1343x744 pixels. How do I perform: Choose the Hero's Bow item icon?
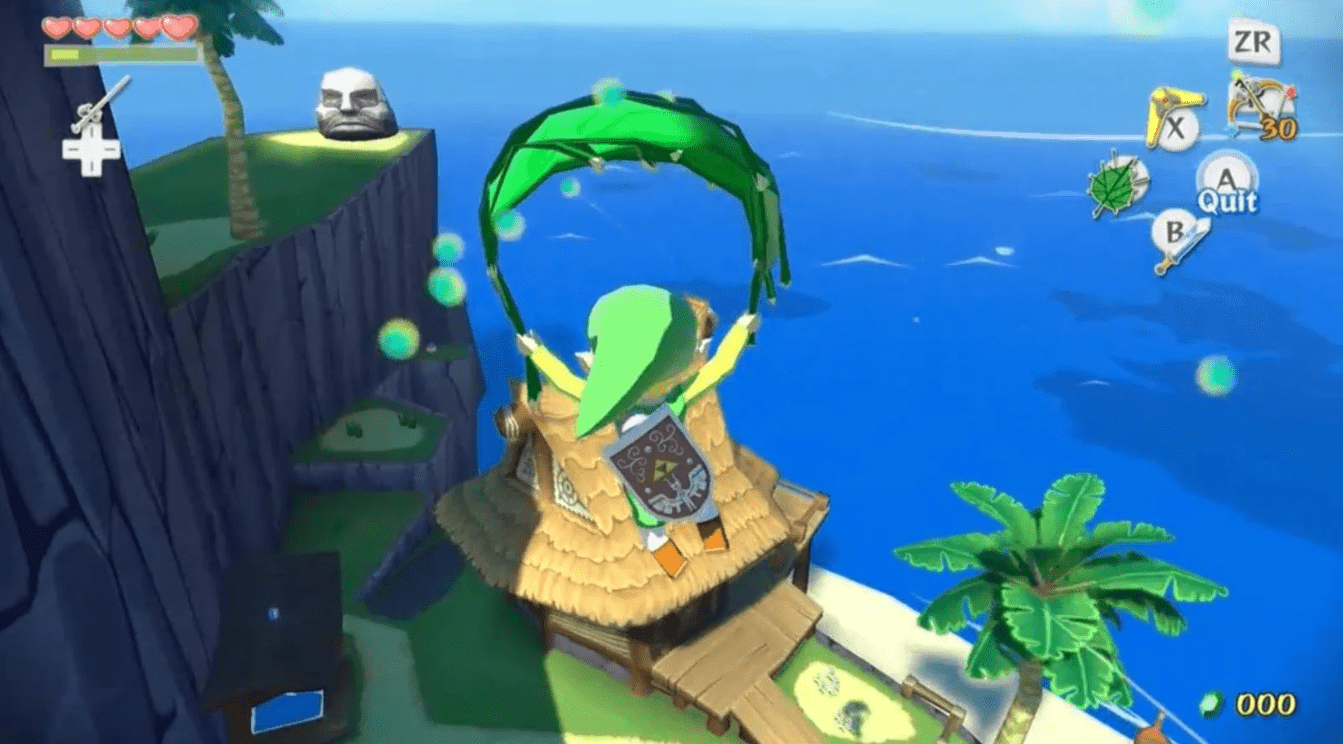(1260, 108)
